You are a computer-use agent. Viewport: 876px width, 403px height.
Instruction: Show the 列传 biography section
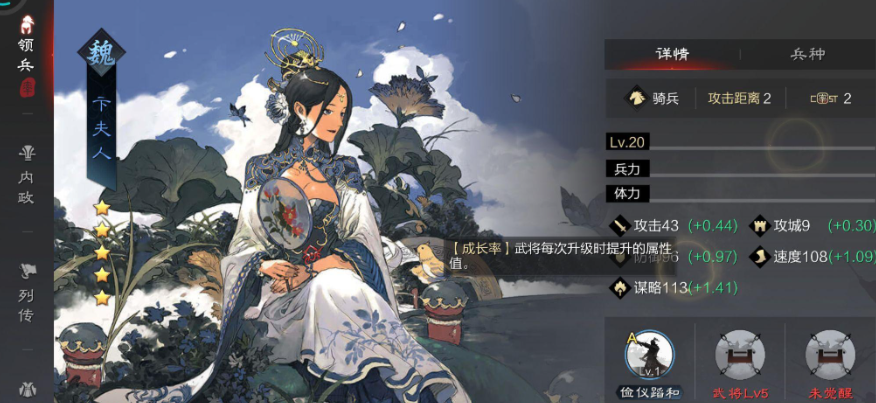[26, 291]
